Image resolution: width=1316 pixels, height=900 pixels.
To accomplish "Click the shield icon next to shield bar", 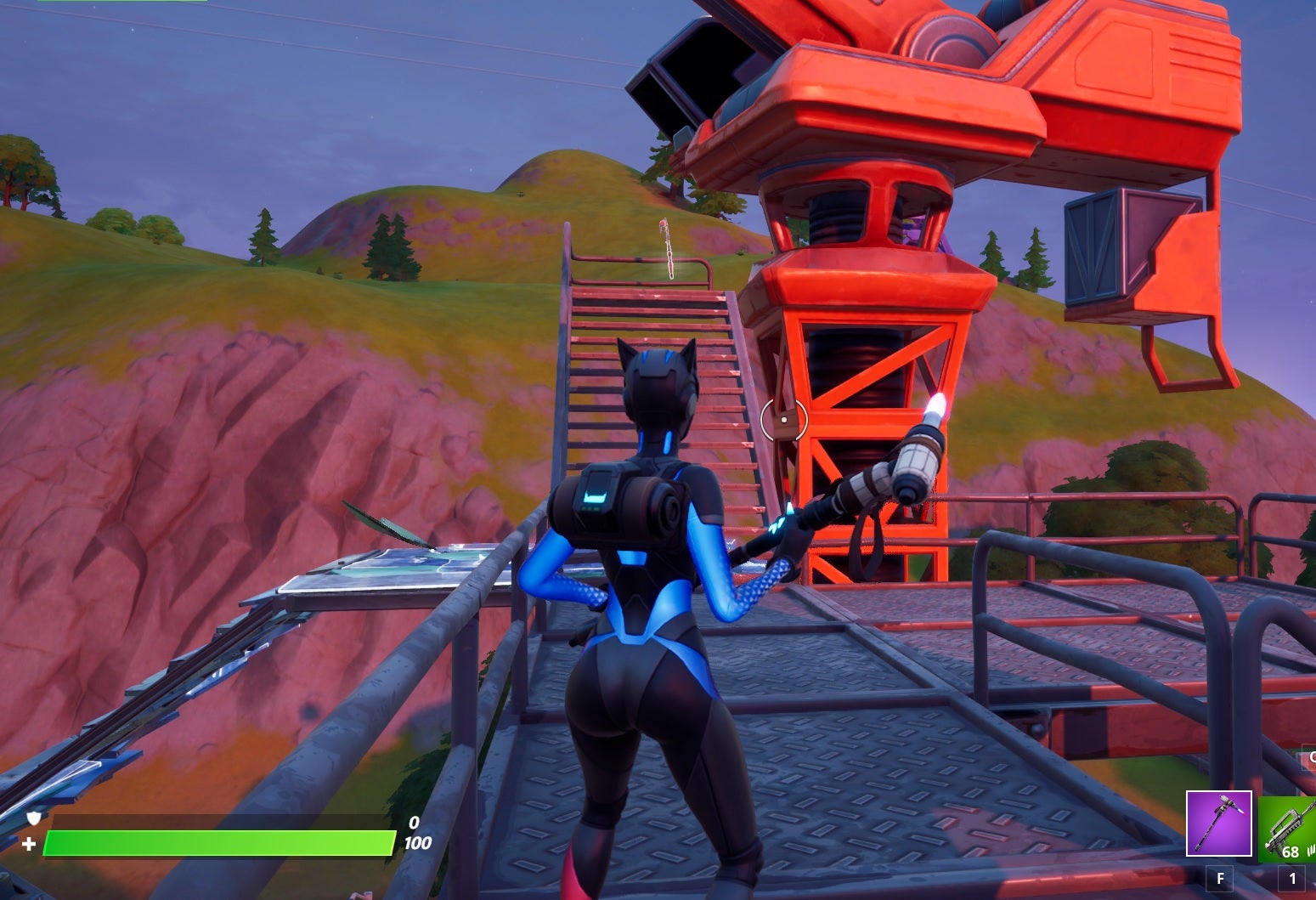I will (32, 818).
